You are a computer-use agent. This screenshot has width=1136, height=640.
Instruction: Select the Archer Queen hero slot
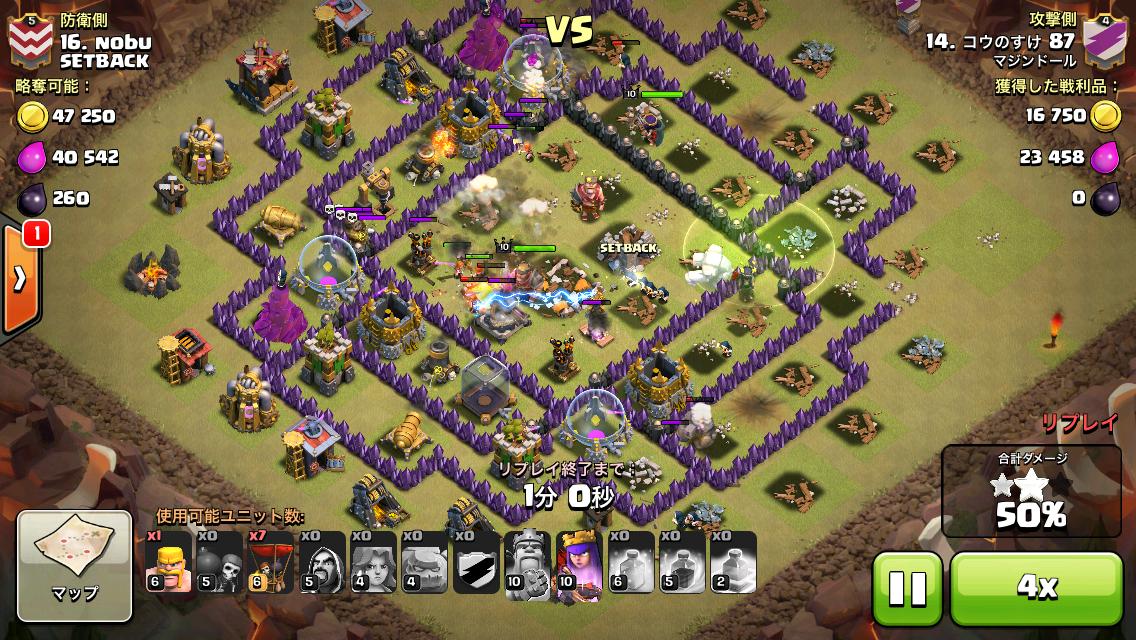(x=579, y=563)
